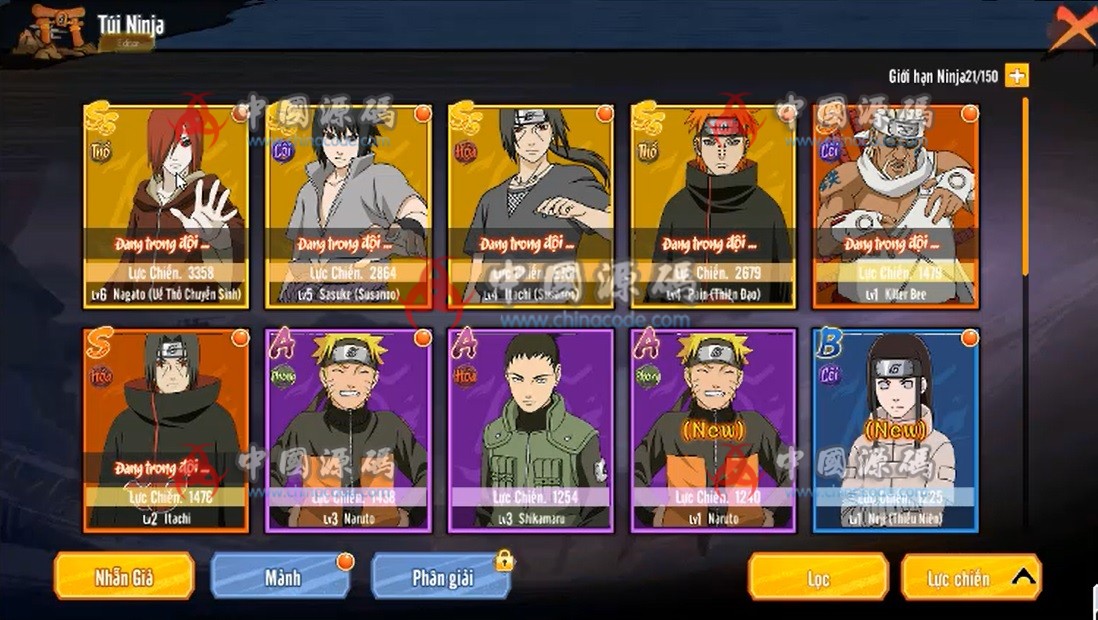Select the Shikamaru ninja card

click(x=531, y=430)
